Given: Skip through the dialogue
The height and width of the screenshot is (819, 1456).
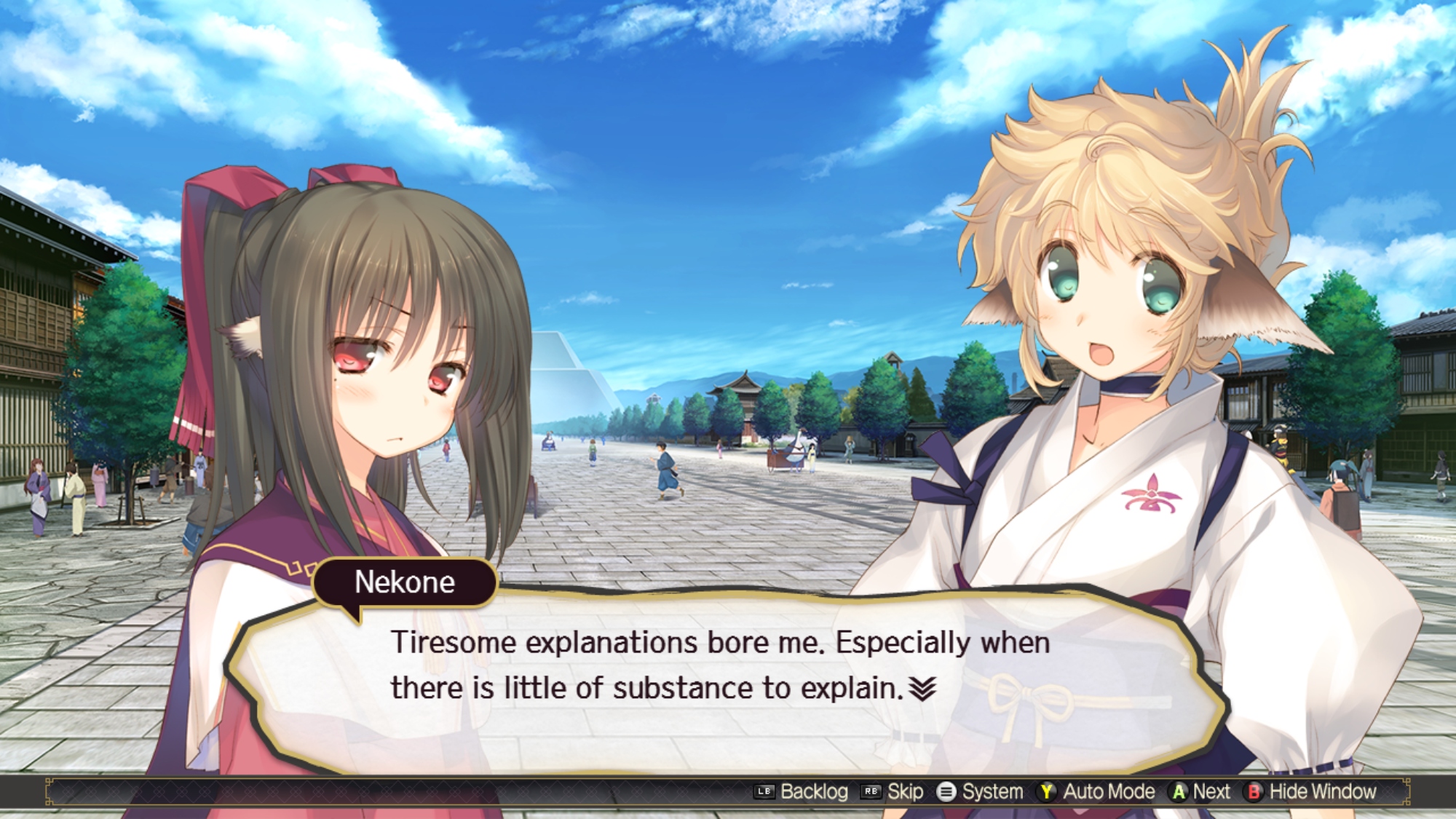Looking at the screenshot, I should (893, 791).
